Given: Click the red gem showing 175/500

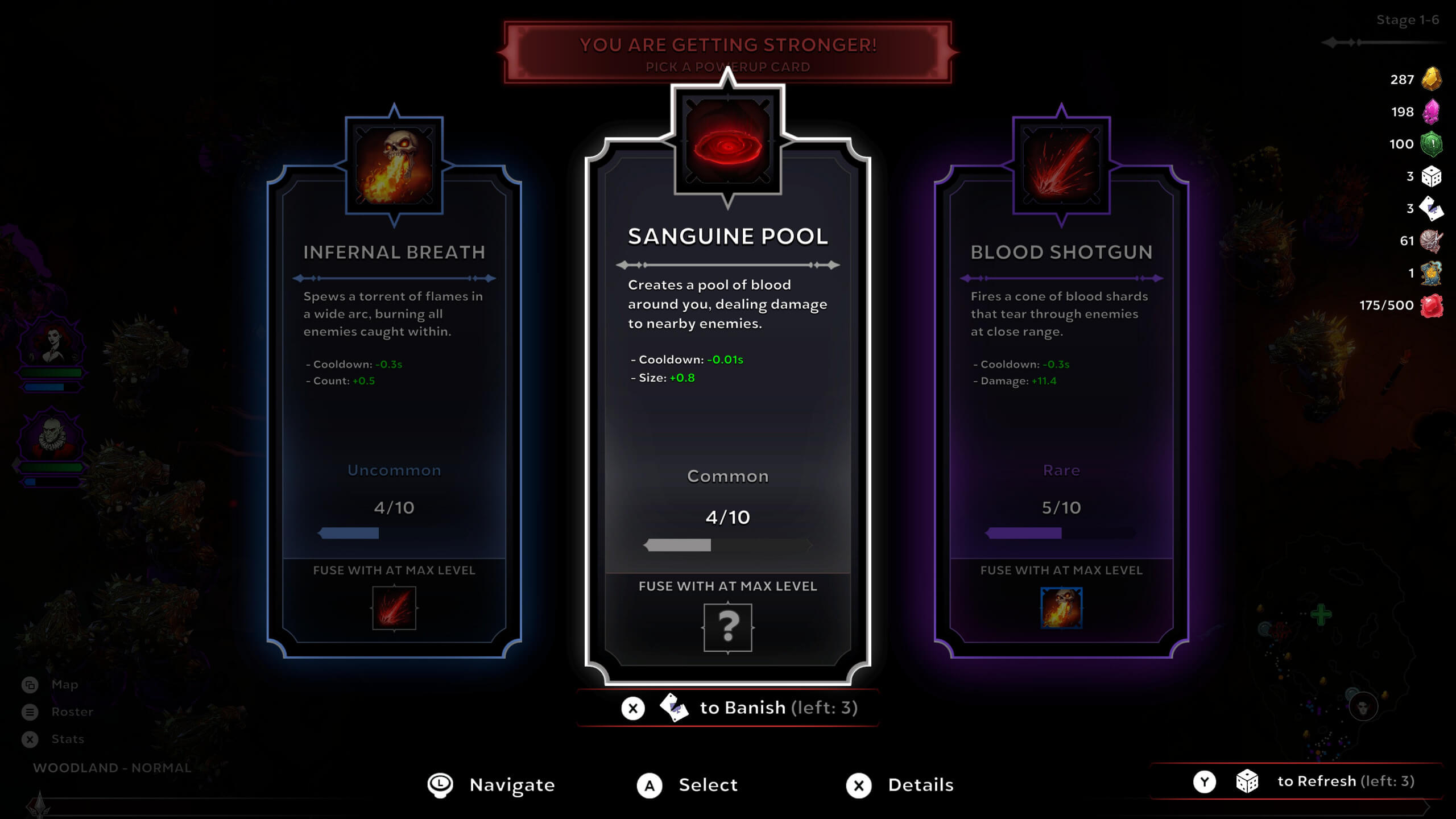Looking at the screenshot, I should [1431, 305].
